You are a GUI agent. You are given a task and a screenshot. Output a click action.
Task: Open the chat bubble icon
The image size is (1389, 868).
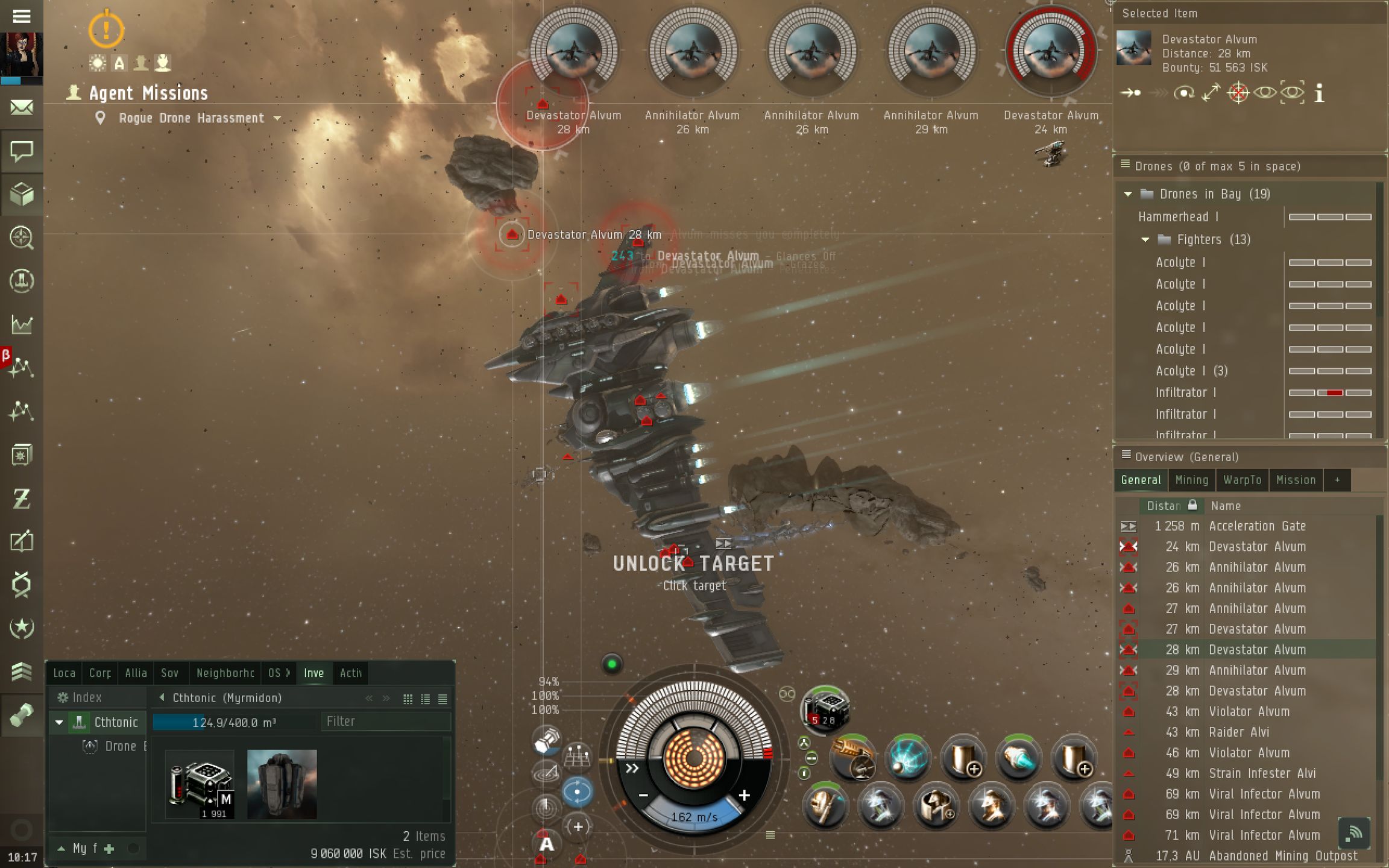pyautogui.click(x=22, y=151)
